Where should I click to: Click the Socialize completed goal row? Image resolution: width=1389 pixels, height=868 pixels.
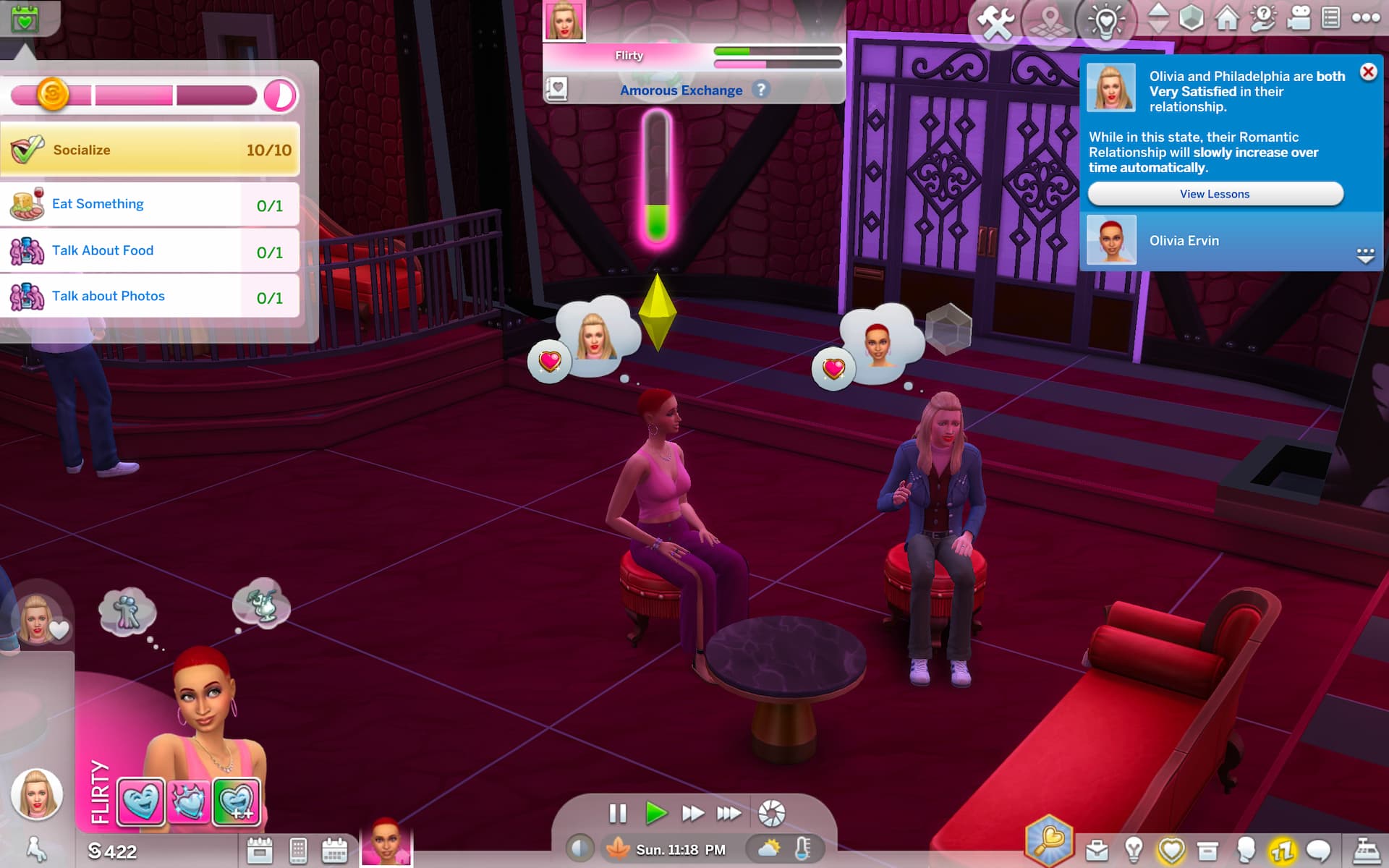150,150
